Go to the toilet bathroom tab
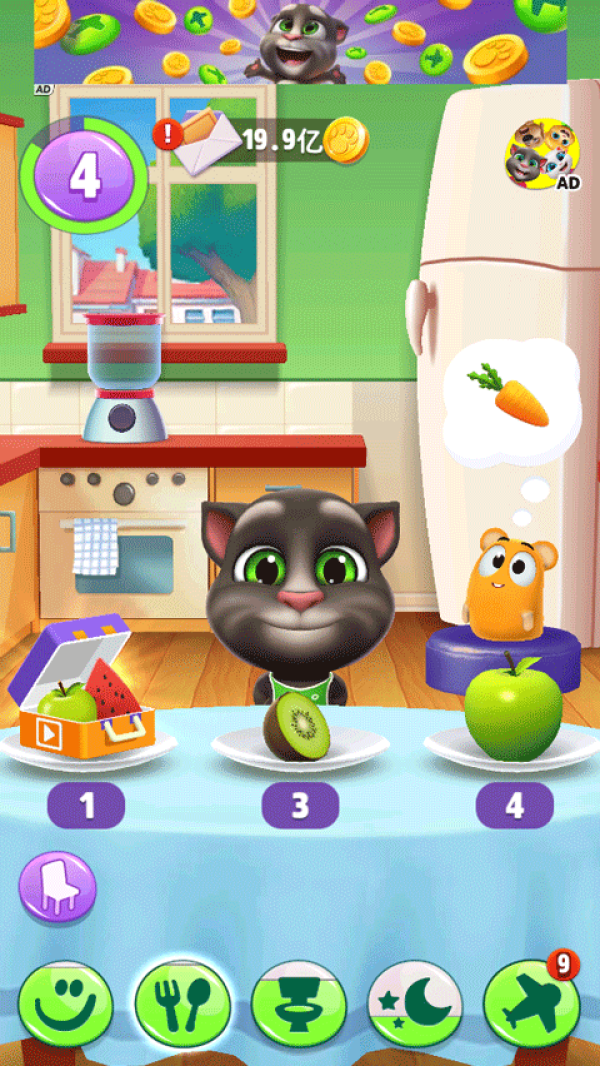600x1066 pixels. pos(300,1004)
